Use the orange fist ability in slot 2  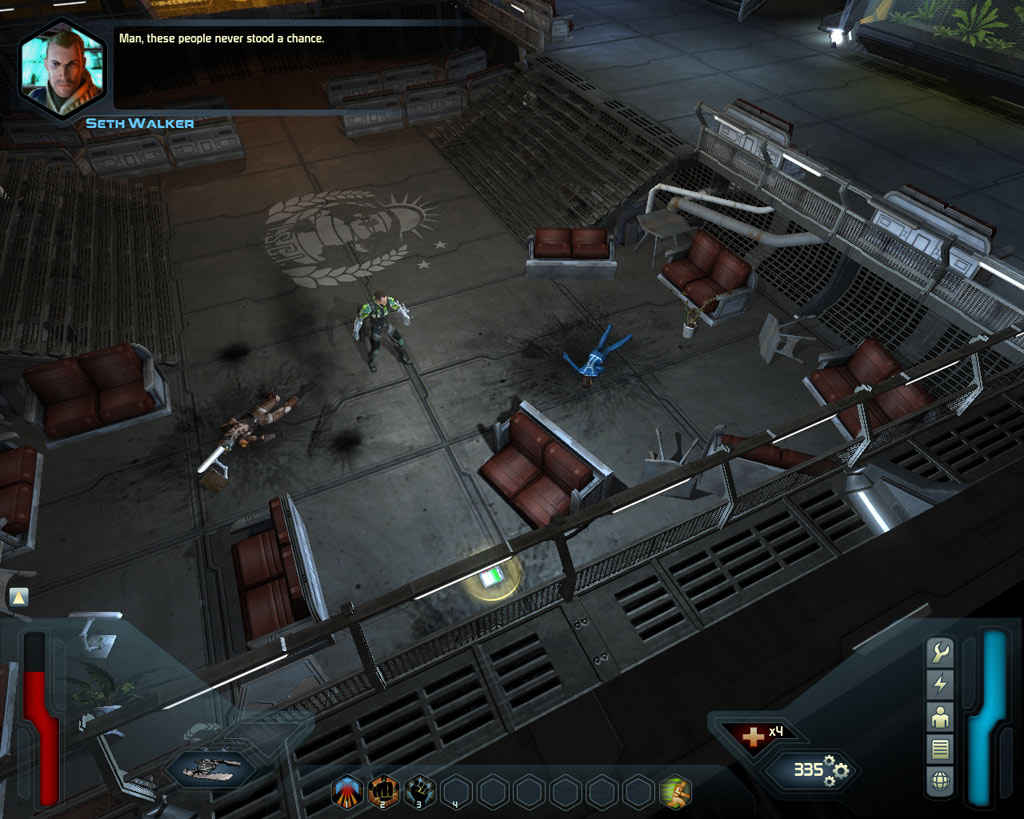[384, 792]
